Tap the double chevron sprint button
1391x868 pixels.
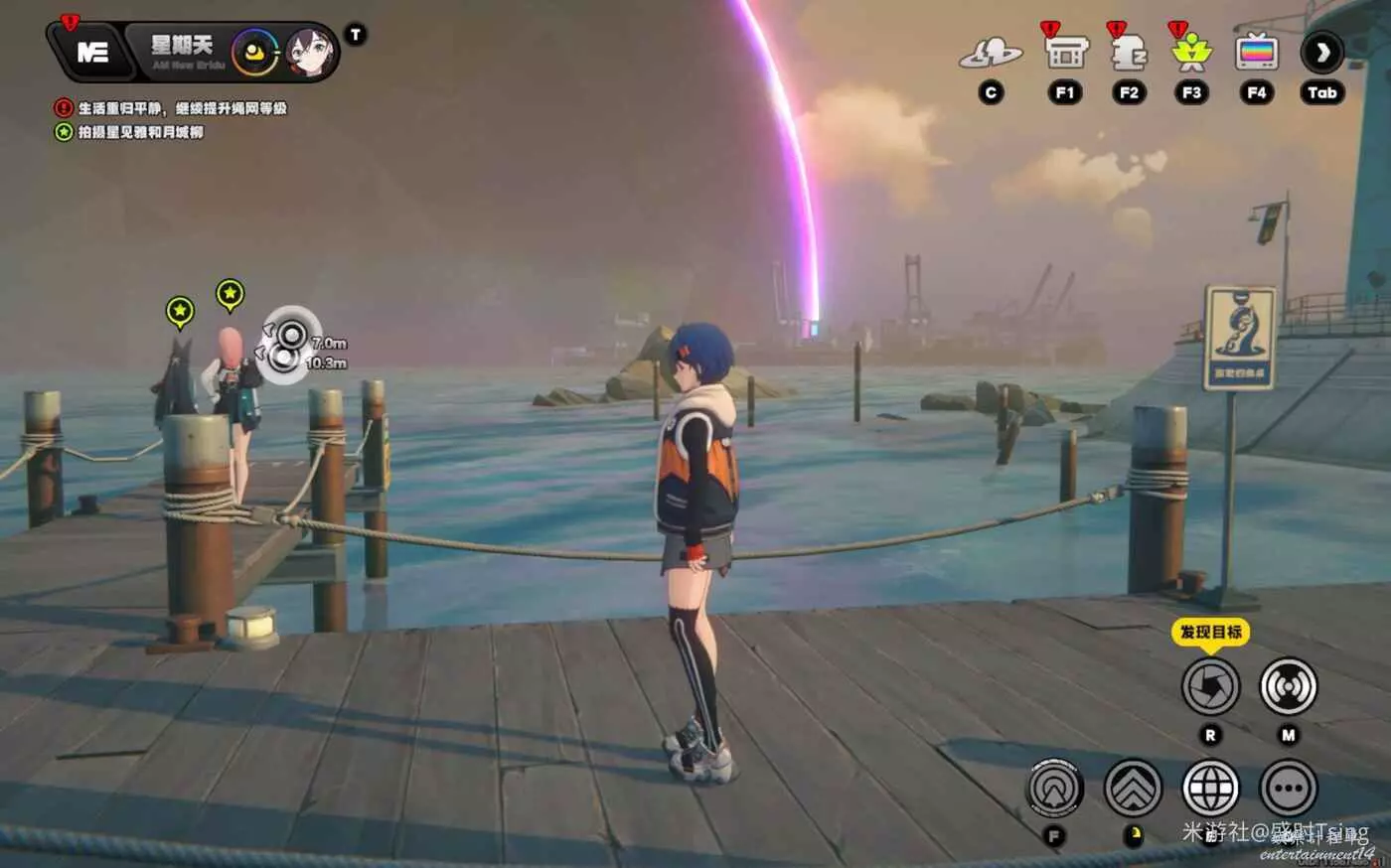pos(1133,790)
